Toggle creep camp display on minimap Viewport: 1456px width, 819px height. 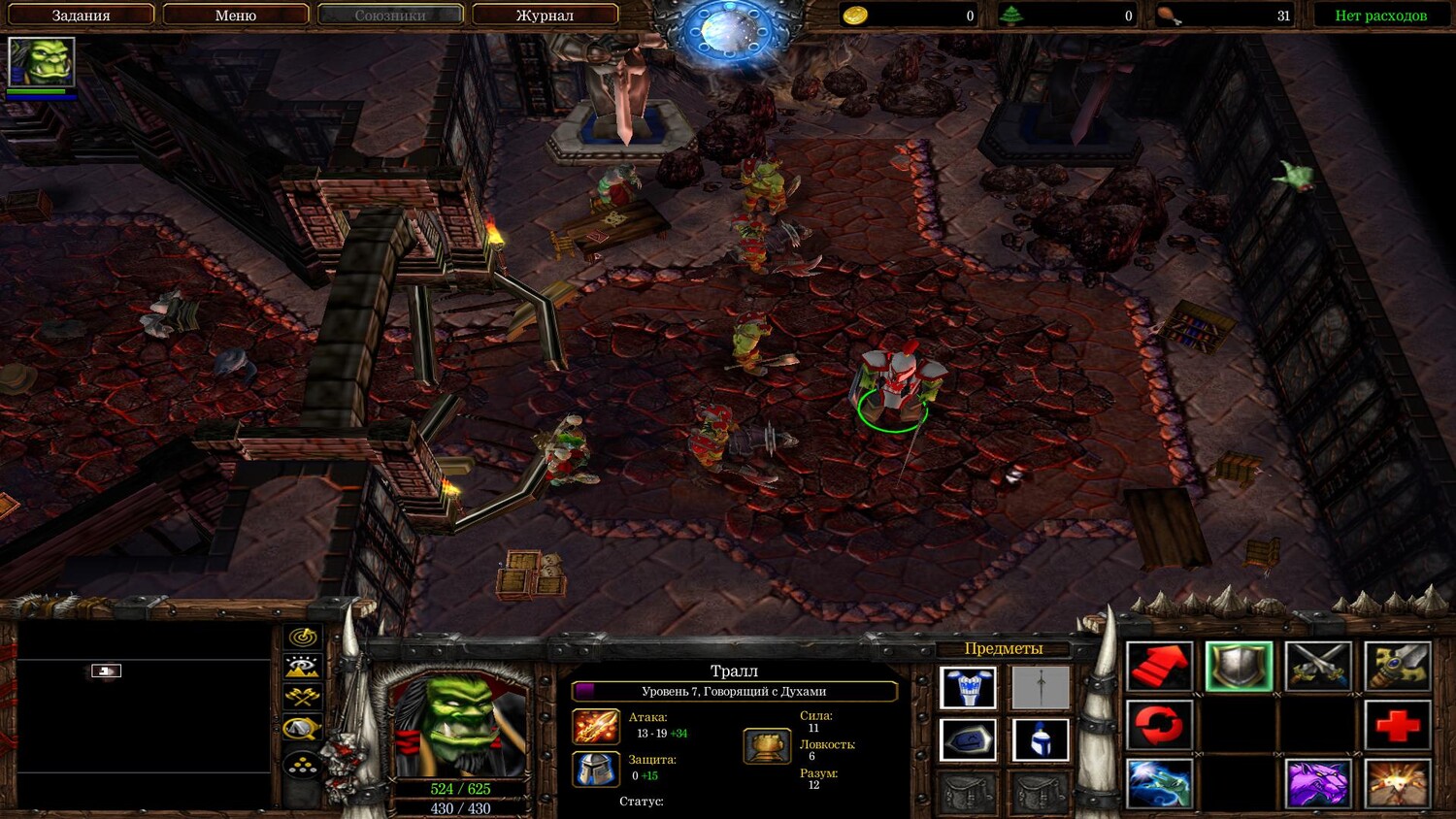coord(303,728)
